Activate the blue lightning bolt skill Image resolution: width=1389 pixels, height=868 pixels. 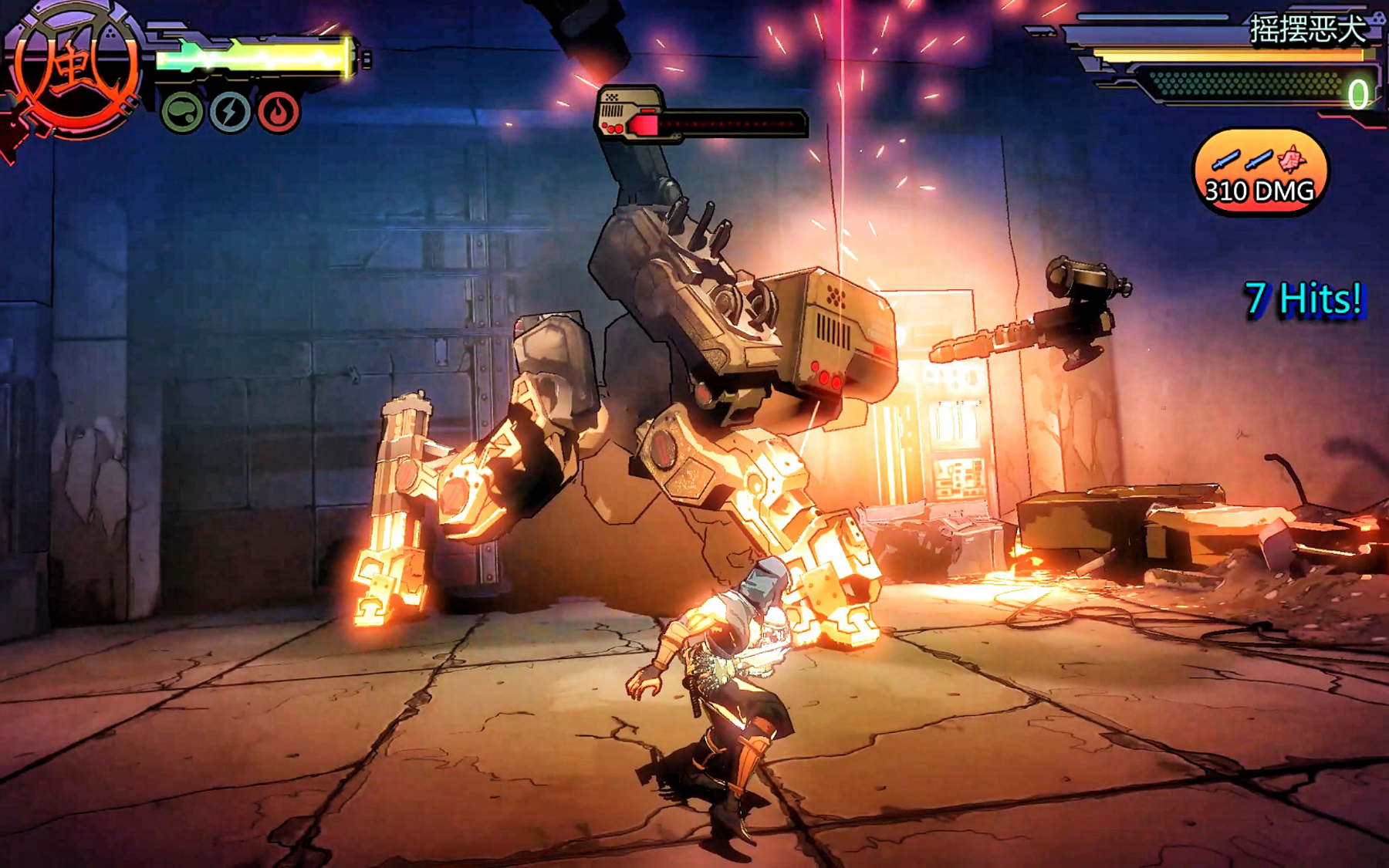(230, 113)
